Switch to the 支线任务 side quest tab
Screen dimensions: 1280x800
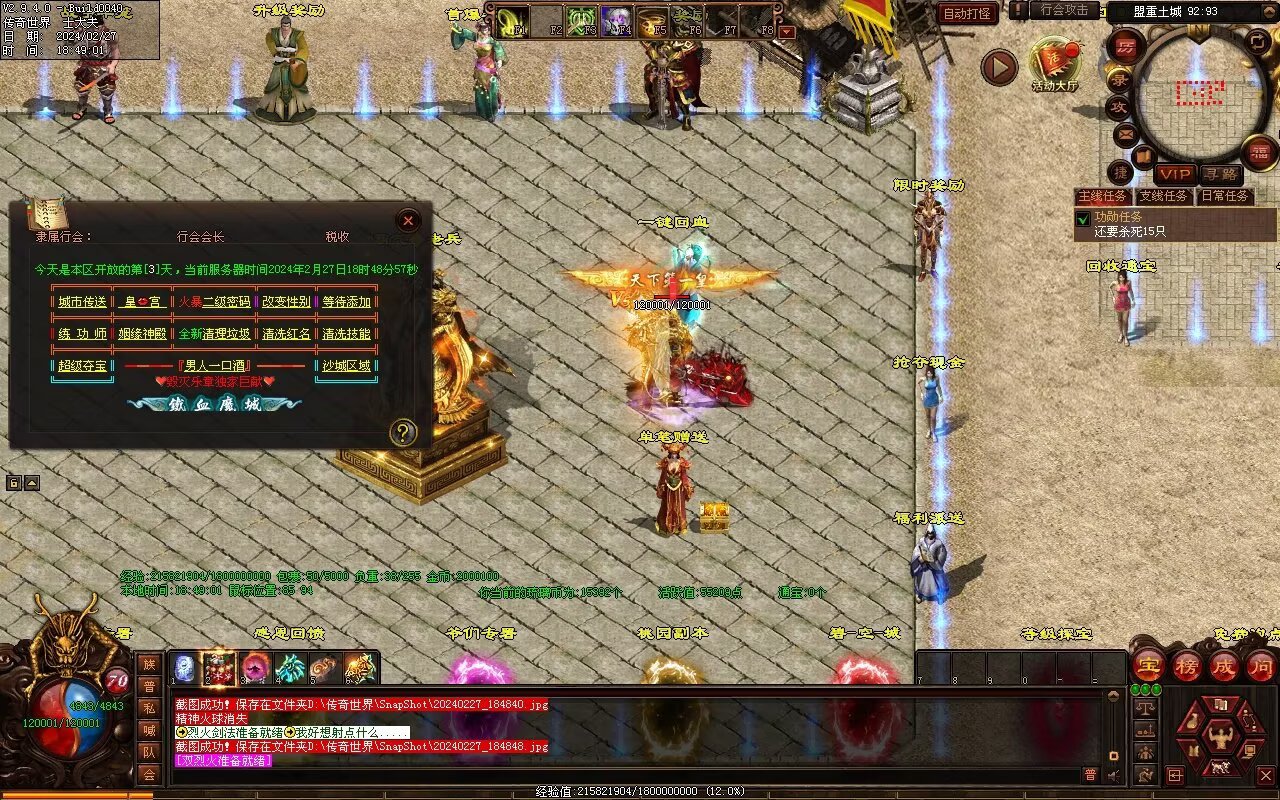click(x=1164, y=196)
